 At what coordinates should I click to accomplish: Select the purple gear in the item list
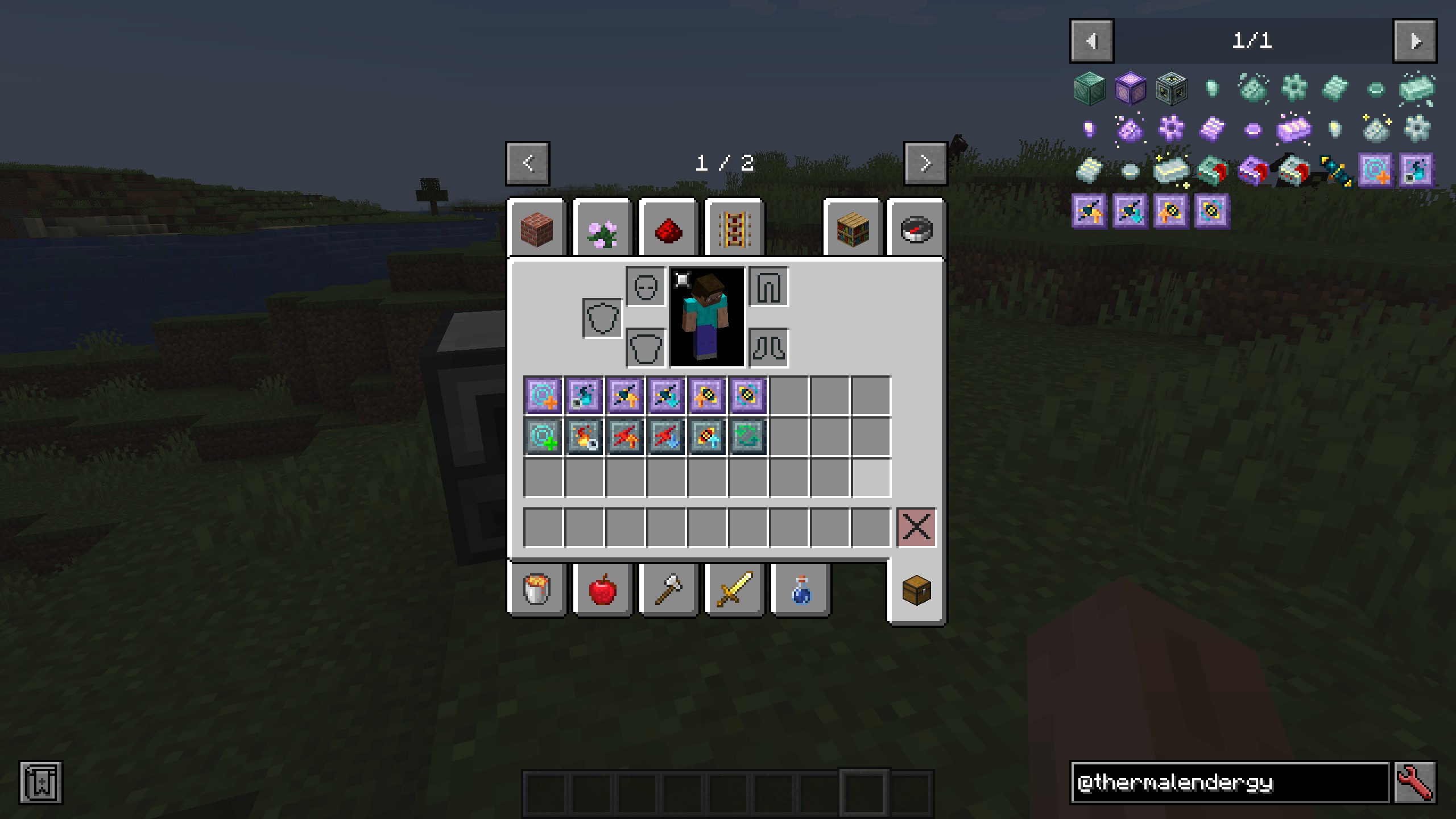point(1171,129)
